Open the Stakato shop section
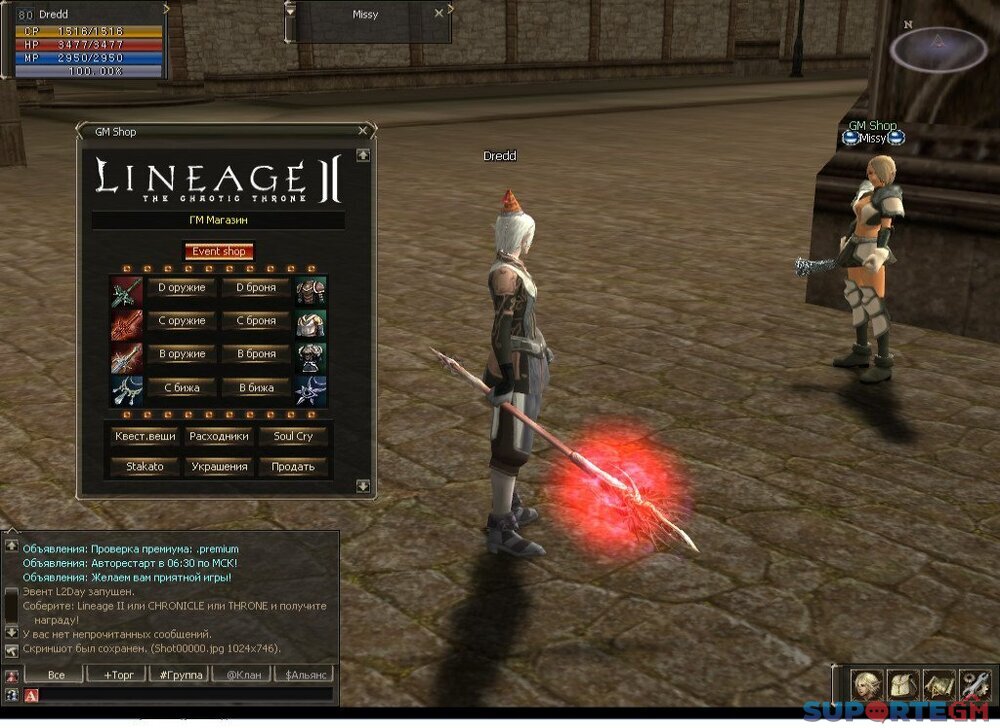This screenshot has height=728, width=1000. [x=144, y=466]
